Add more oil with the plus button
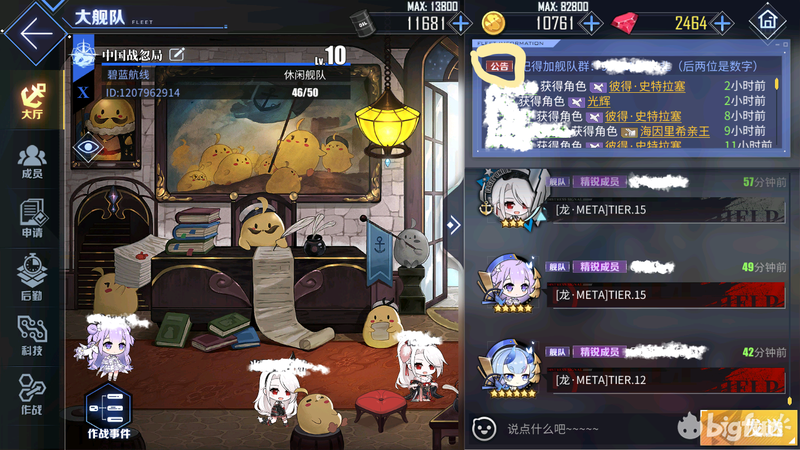The image size is (800, 450). click(x=460, y=23)
